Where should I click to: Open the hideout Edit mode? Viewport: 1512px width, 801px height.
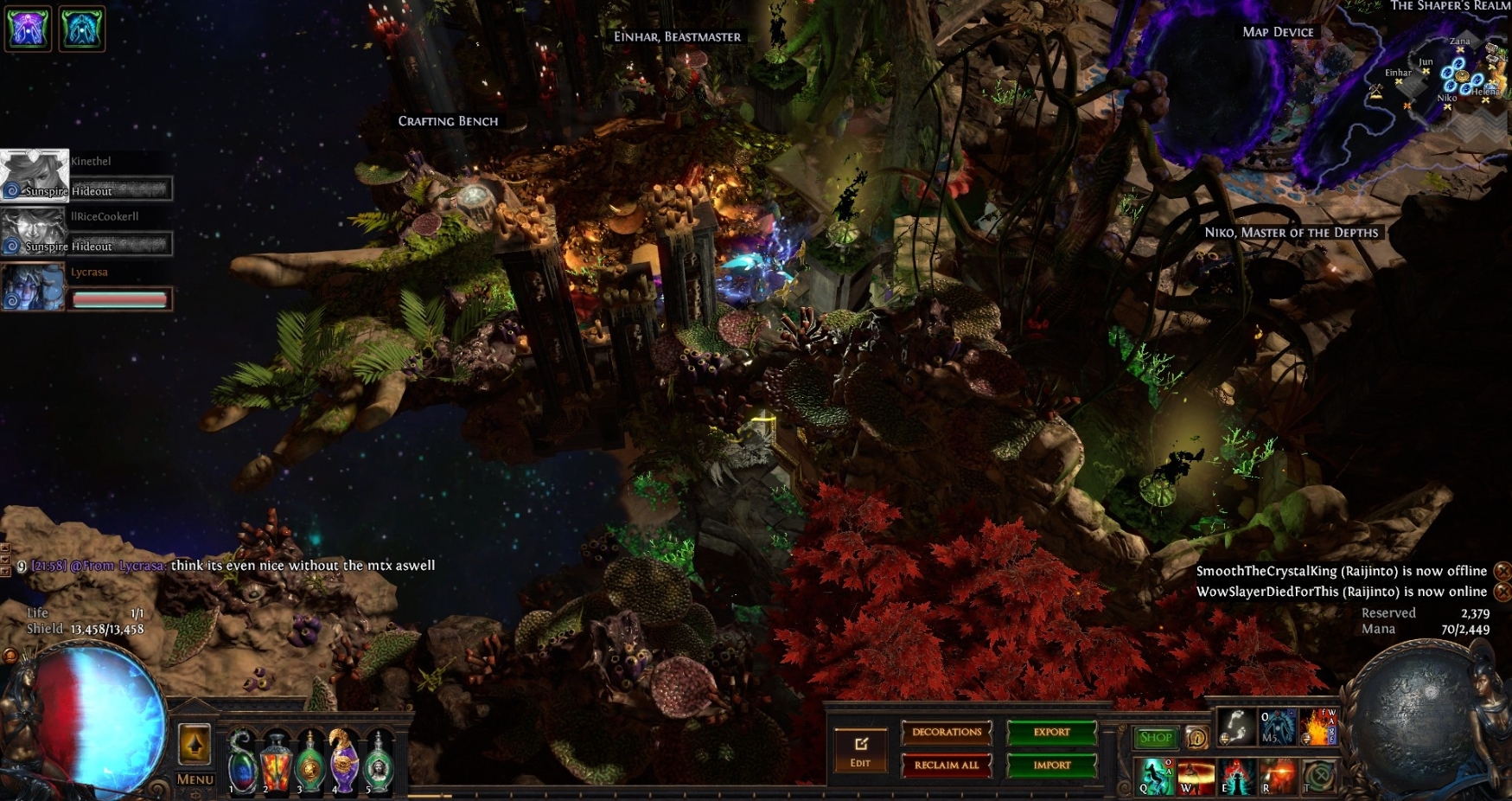tap(860, 750)
